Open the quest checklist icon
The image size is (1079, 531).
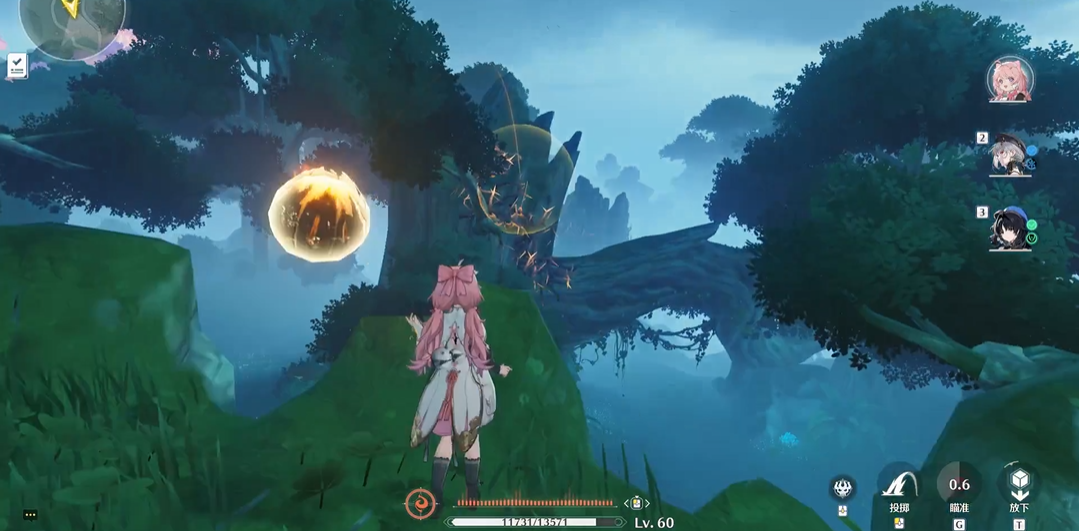(17, 66)
